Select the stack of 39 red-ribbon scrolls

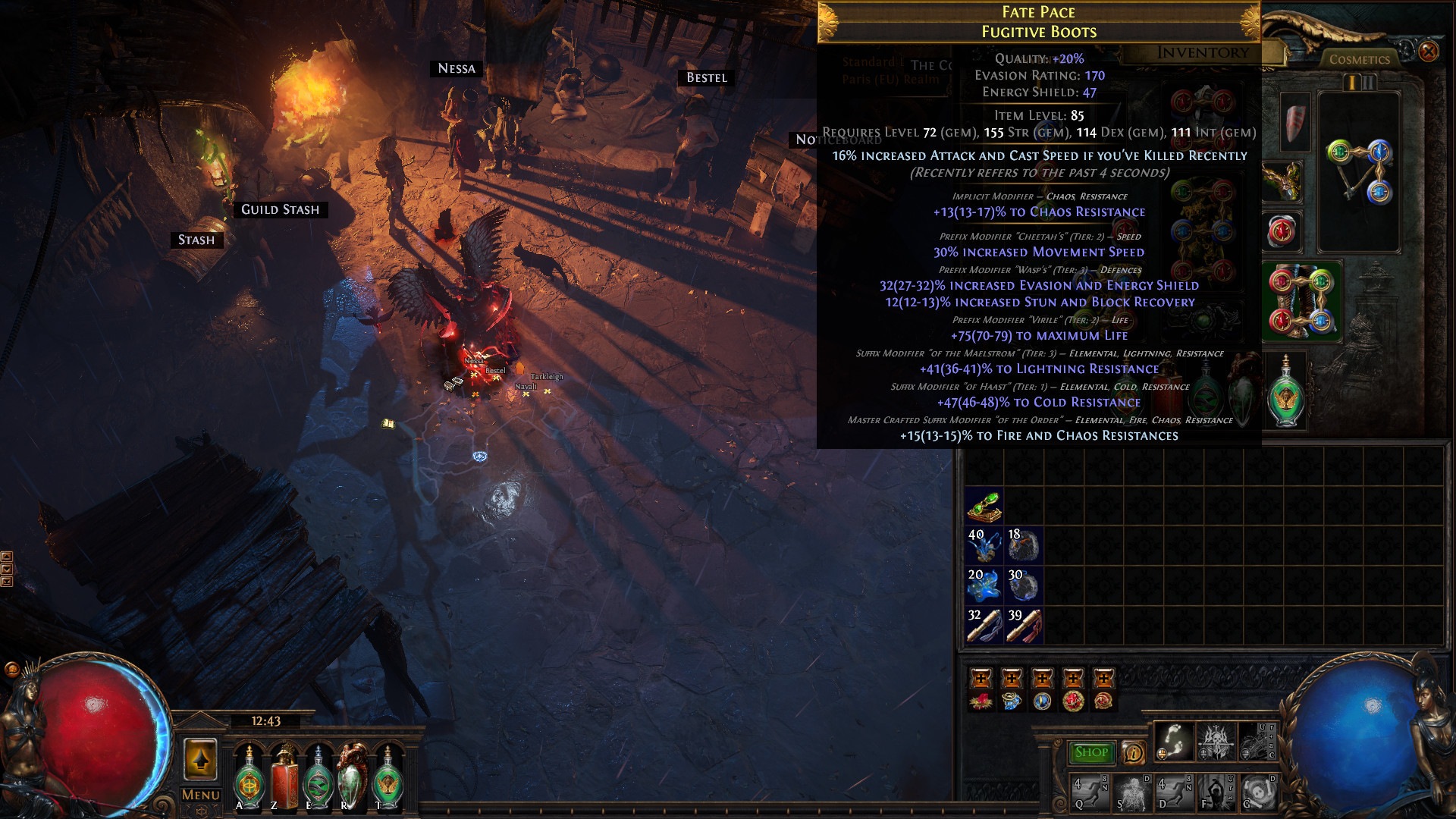click(x=1024, y=626)
